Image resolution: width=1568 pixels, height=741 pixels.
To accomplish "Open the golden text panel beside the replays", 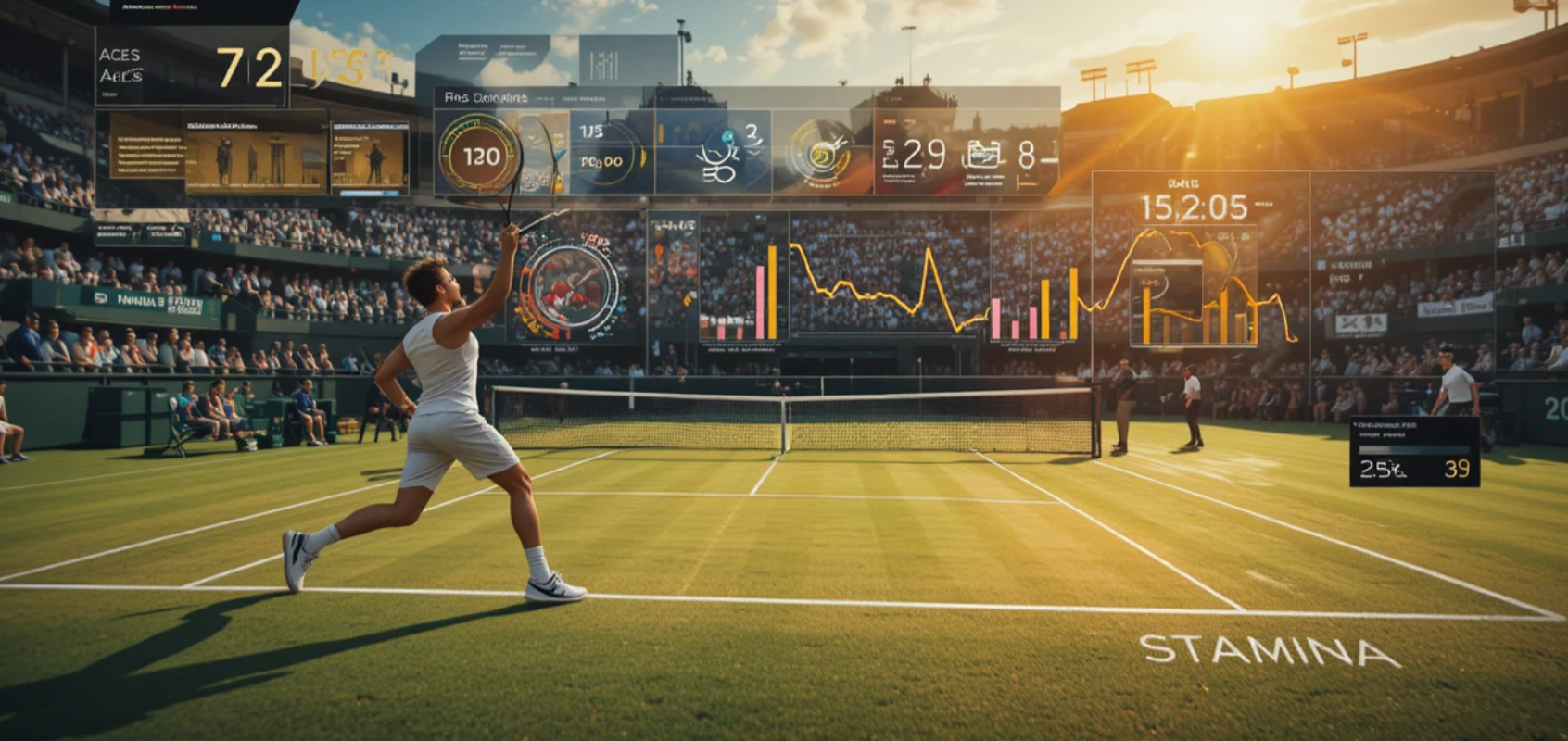I will 146,145.
